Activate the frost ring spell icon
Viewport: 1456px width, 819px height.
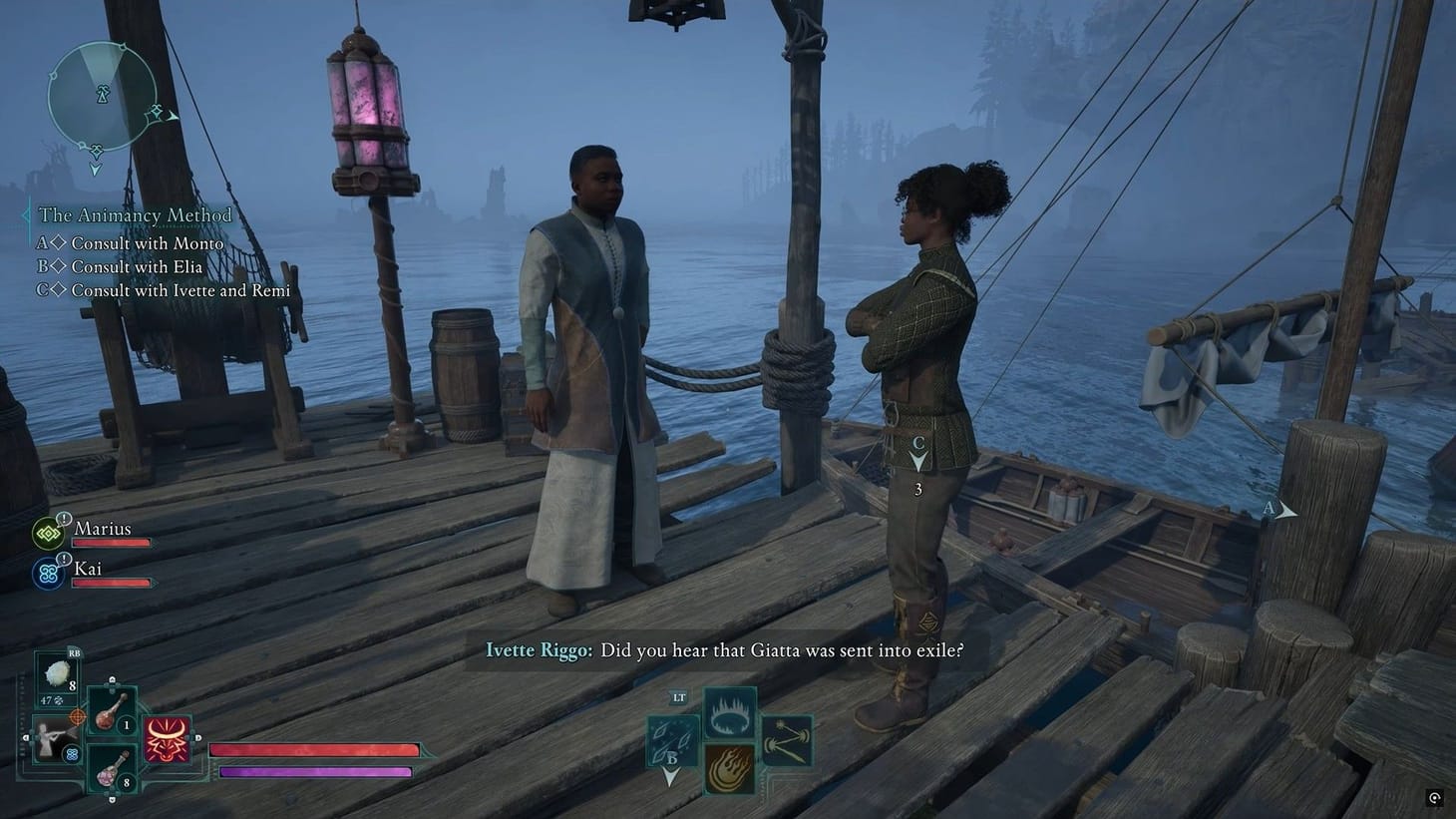pos(729,712)
